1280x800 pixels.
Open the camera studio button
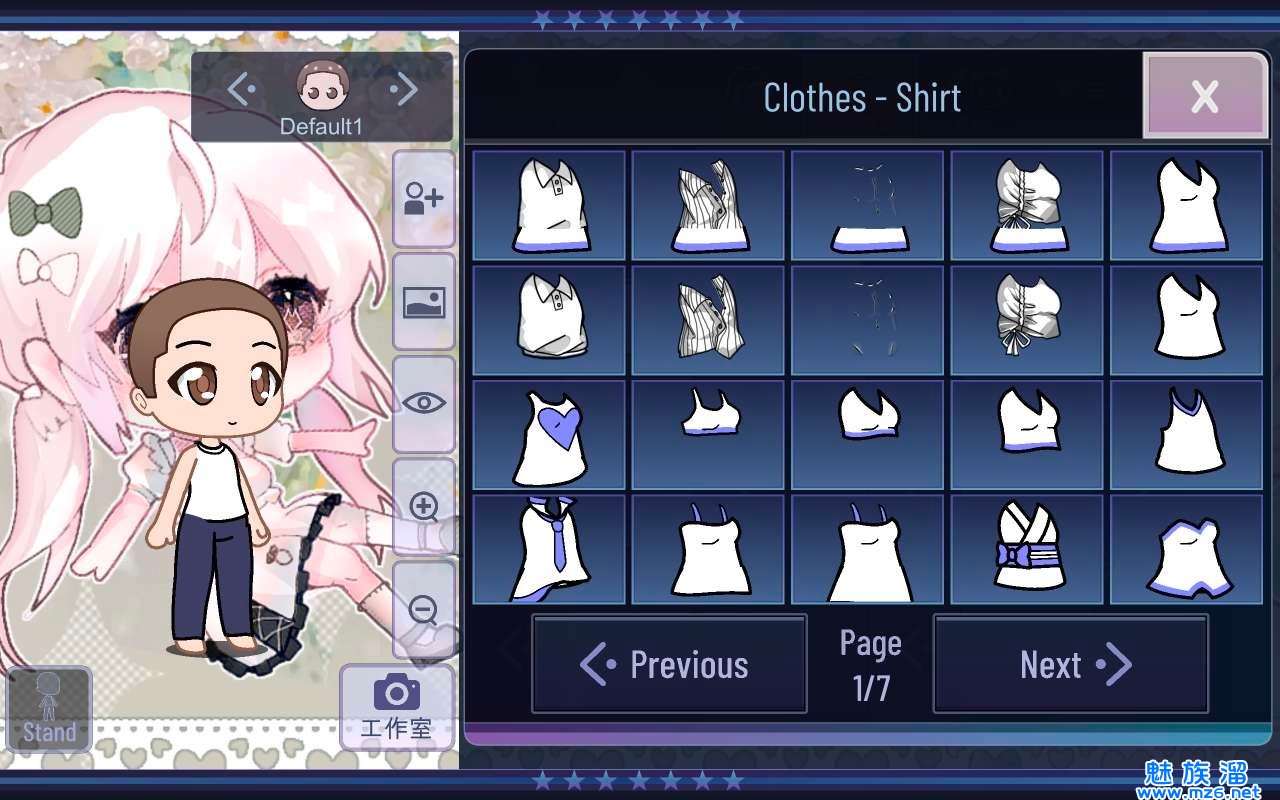396,706
